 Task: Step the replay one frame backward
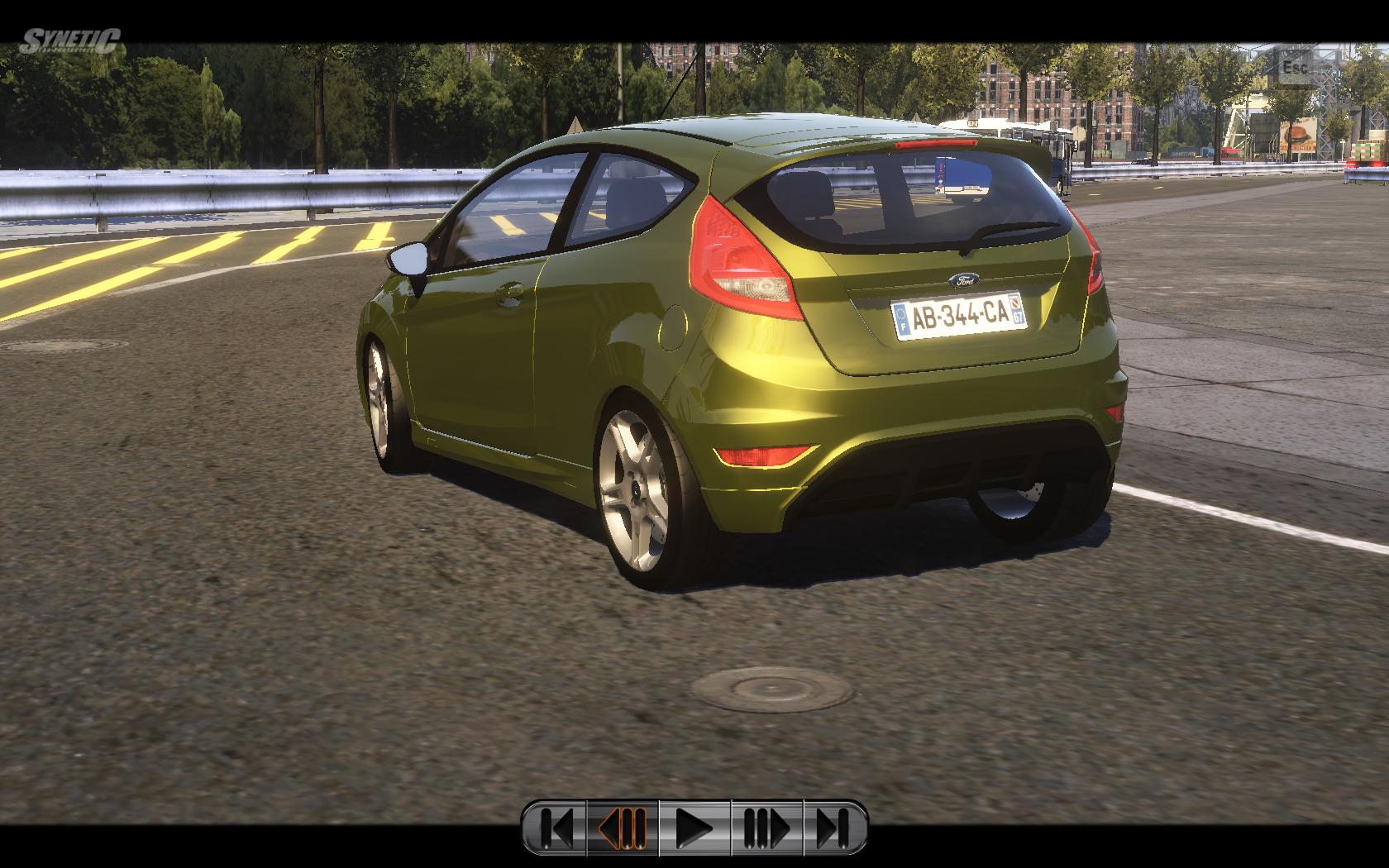pyautogui.click(x=623, y=827)
